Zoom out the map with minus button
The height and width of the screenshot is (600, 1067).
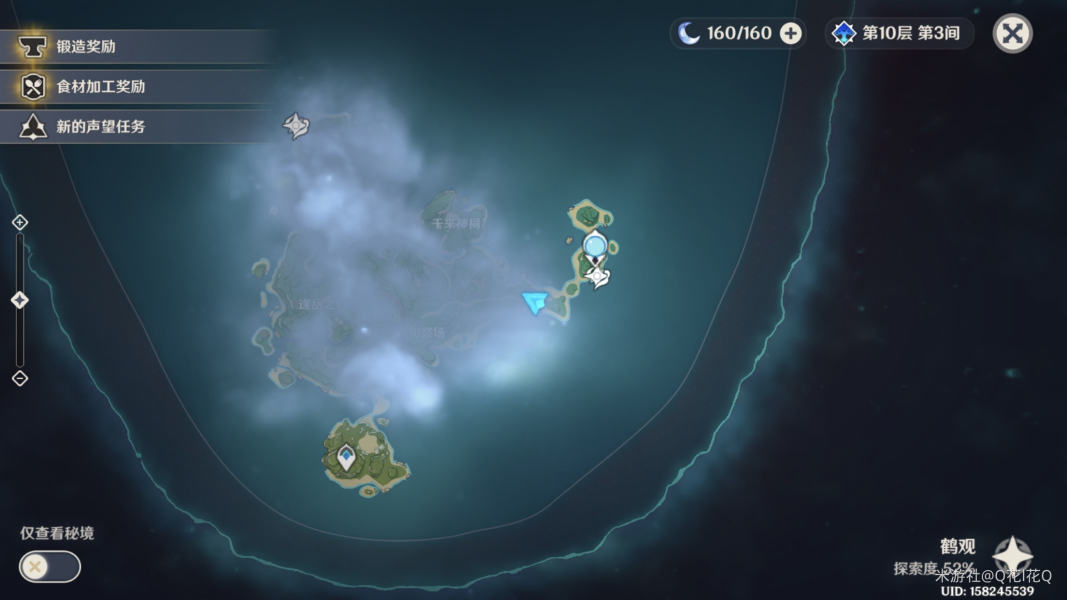click(19, 378)
